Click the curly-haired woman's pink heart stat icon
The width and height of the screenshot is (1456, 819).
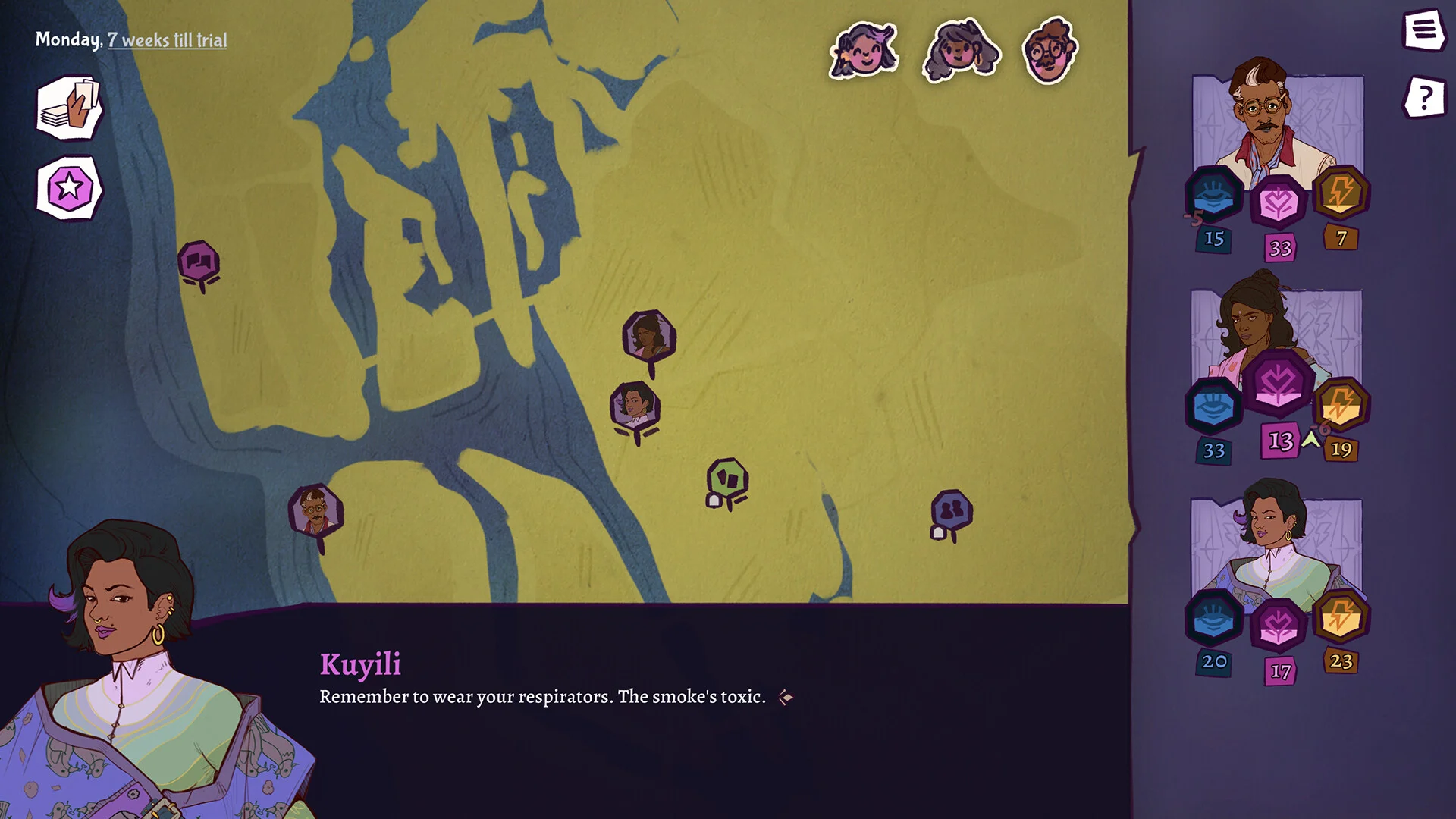pyautogui.click(x=1278, y=383)
